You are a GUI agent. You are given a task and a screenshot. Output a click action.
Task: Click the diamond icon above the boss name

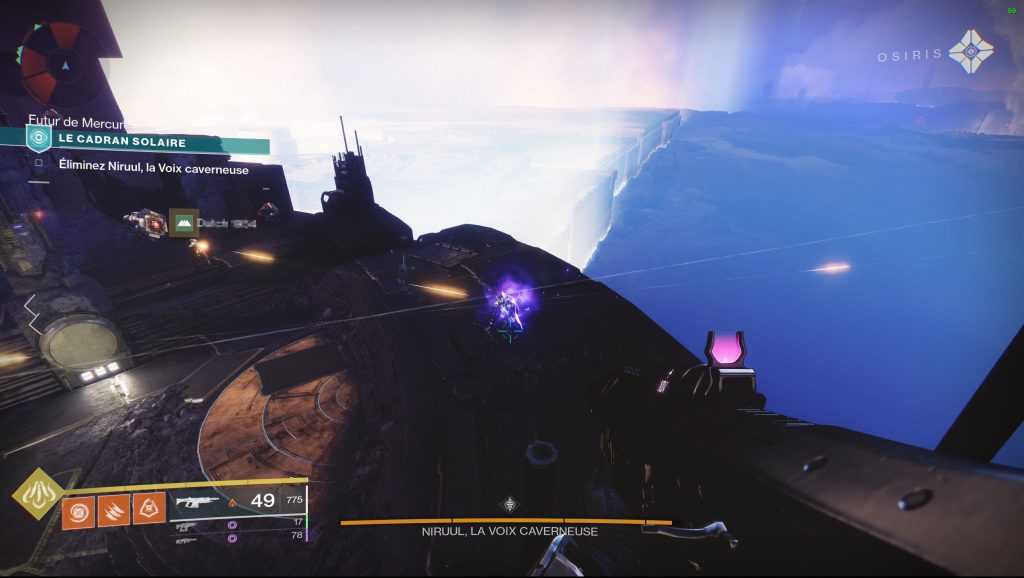click(x=509, y=504)
